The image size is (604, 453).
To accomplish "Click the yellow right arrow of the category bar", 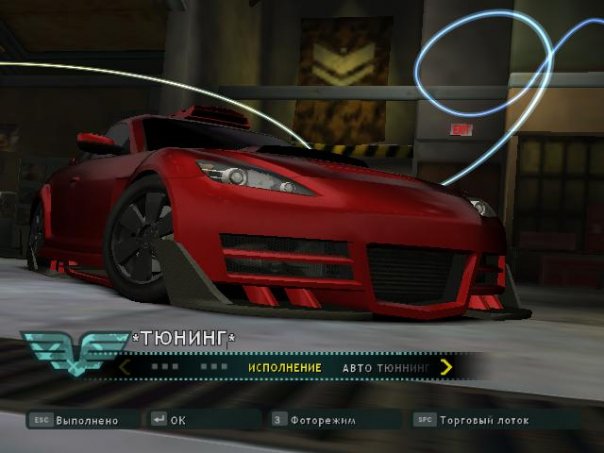I will point(446,367).
